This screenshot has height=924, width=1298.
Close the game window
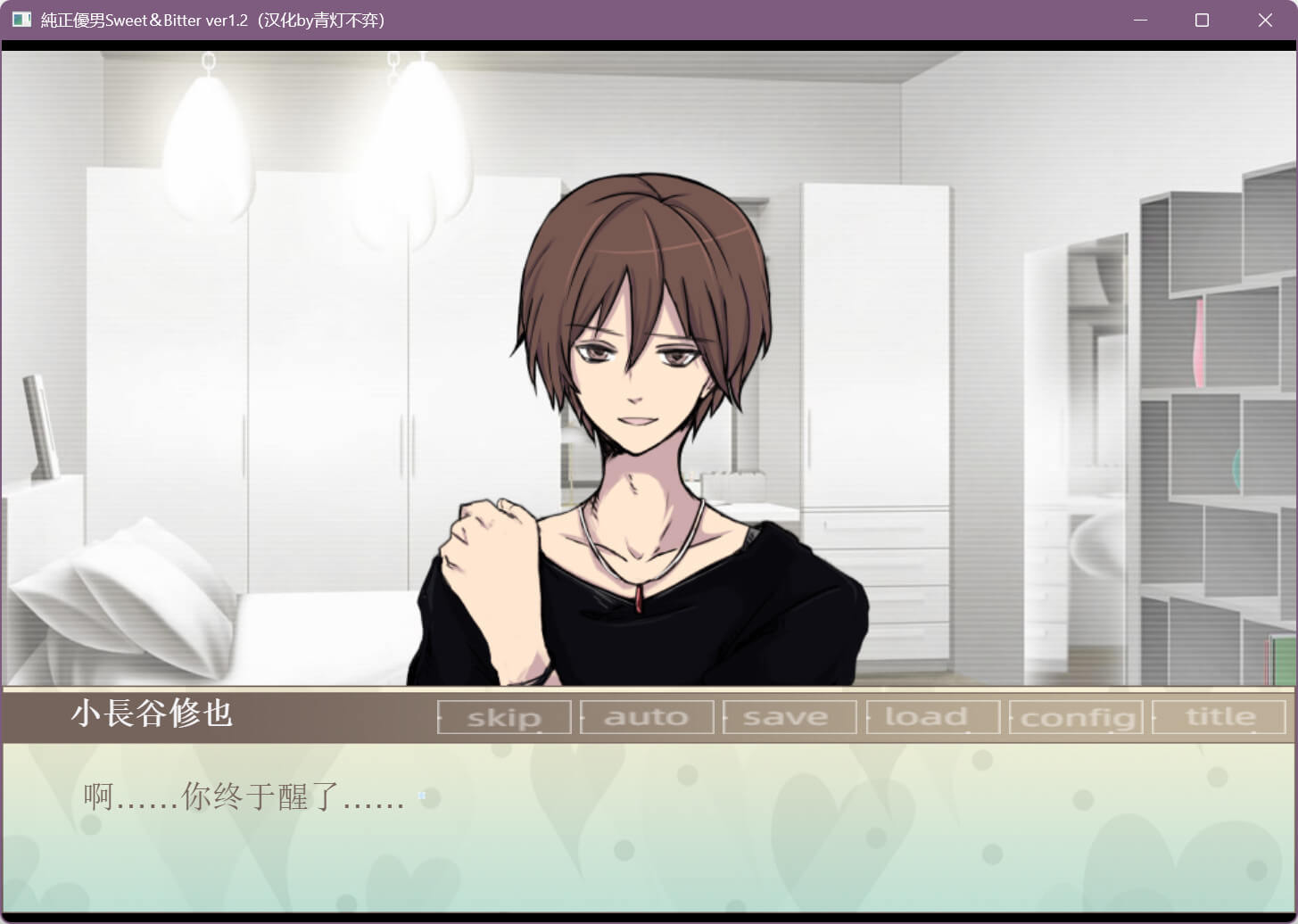point(1265,20)
